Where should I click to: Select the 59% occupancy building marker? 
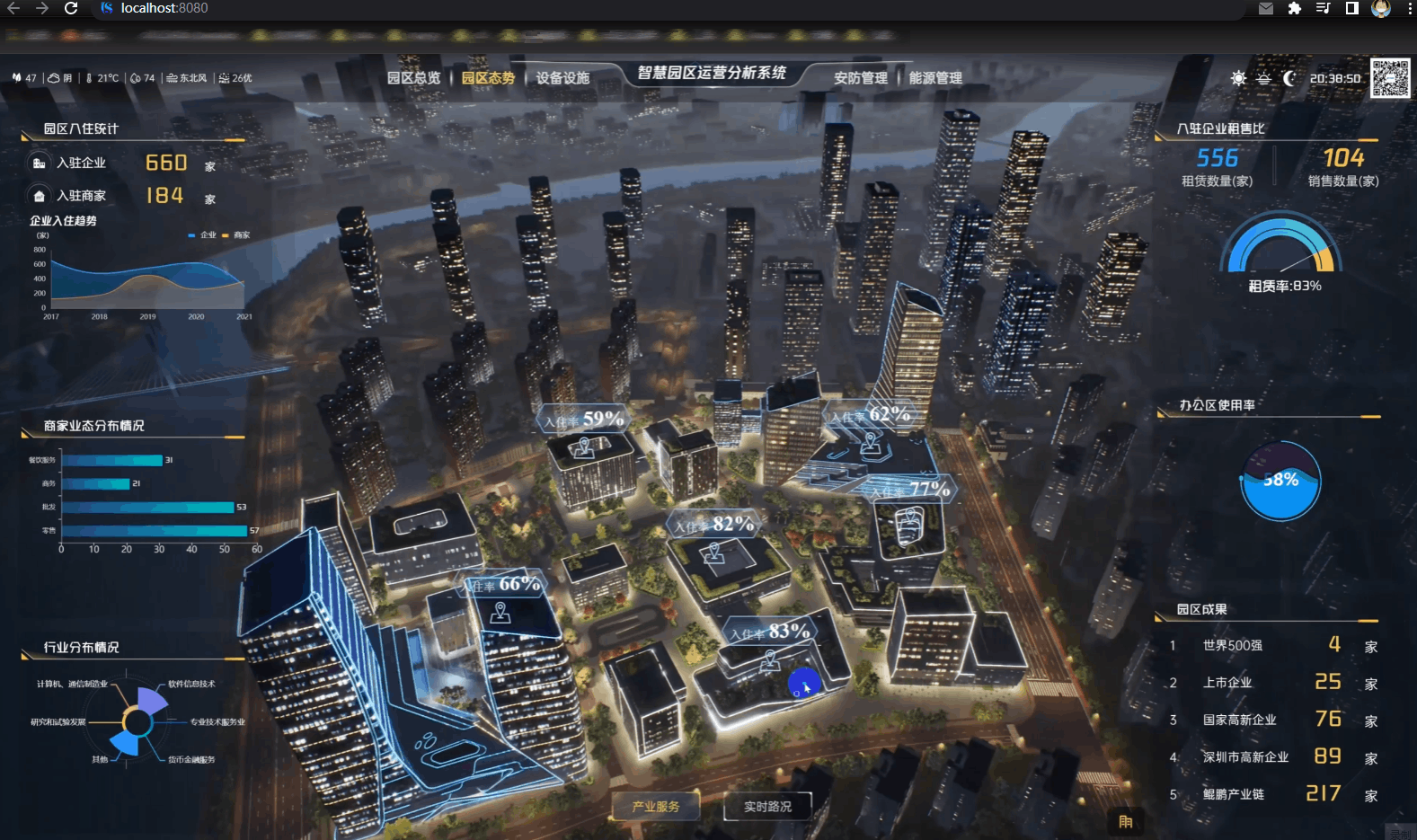pyautogui.click(x=586, y=420)
